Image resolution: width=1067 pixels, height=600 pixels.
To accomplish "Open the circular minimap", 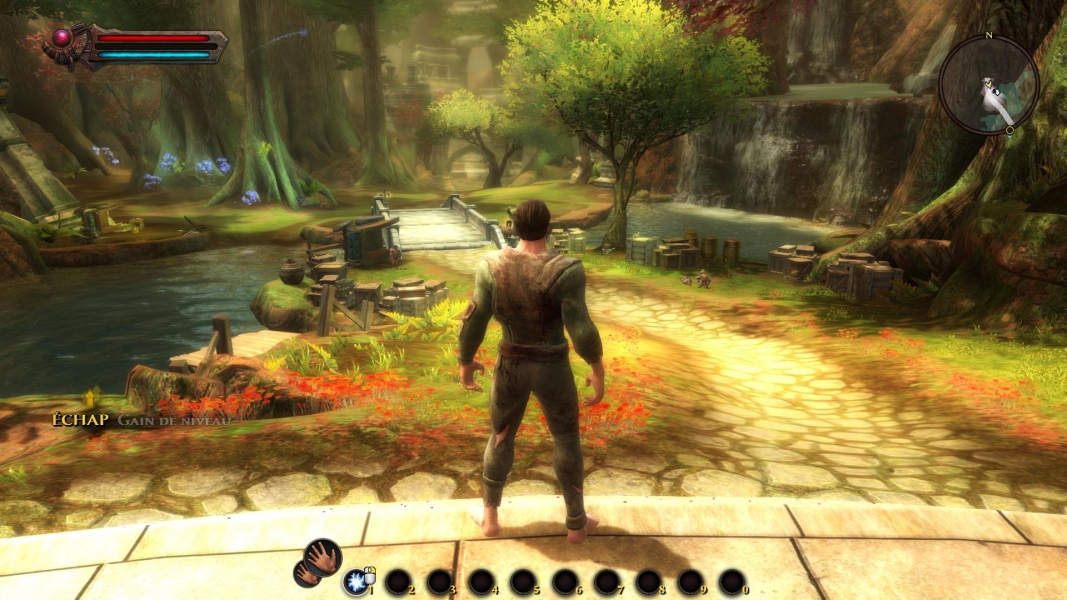I will tap(988, 85).
